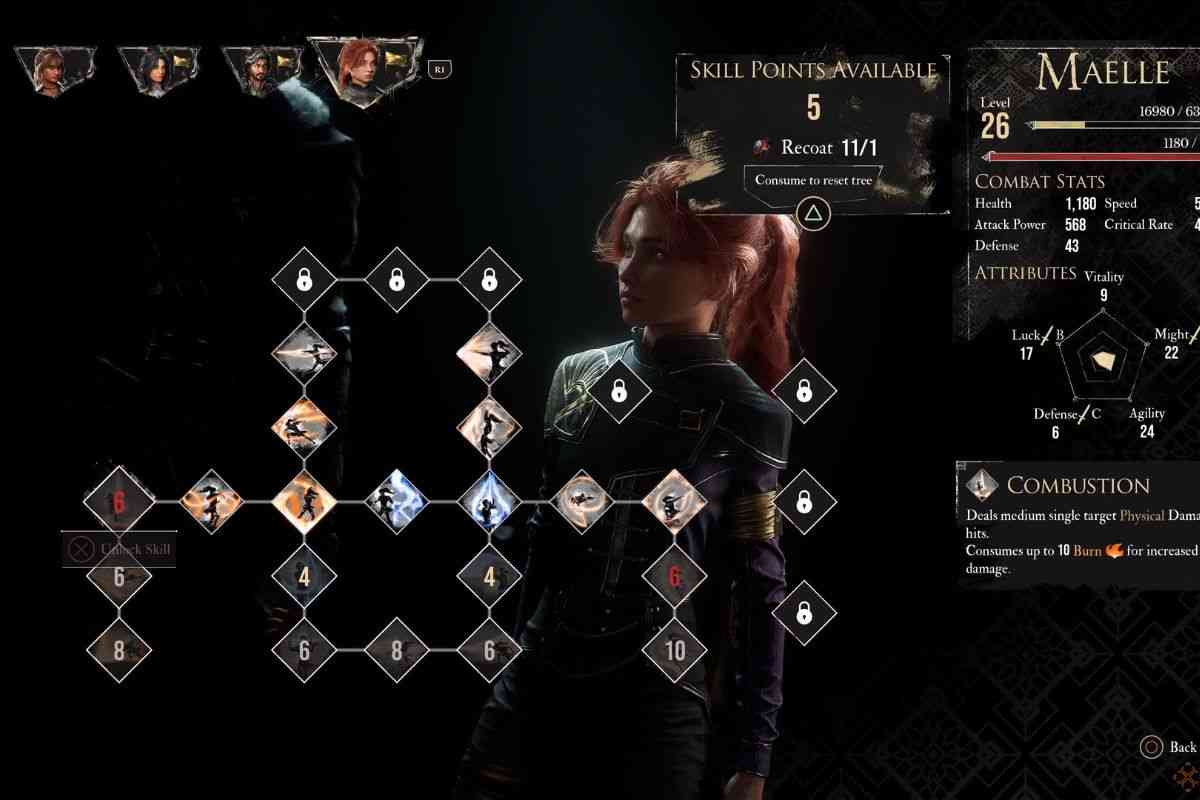Choose the 8-cost node between two 6-cost nodes
The width and height of the screenshot is (1200, 800).
pos(396,650)
